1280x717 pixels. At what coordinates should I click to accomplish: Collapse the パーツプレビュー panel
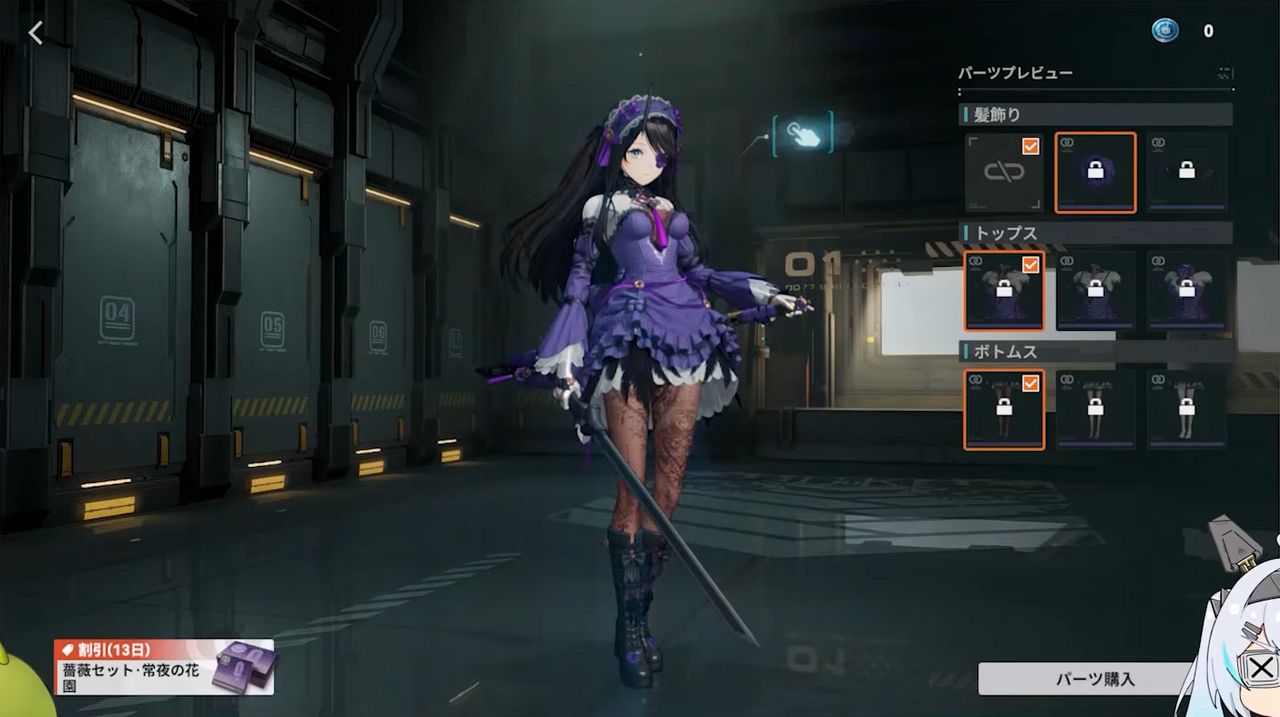click(x=1225, y=73)
